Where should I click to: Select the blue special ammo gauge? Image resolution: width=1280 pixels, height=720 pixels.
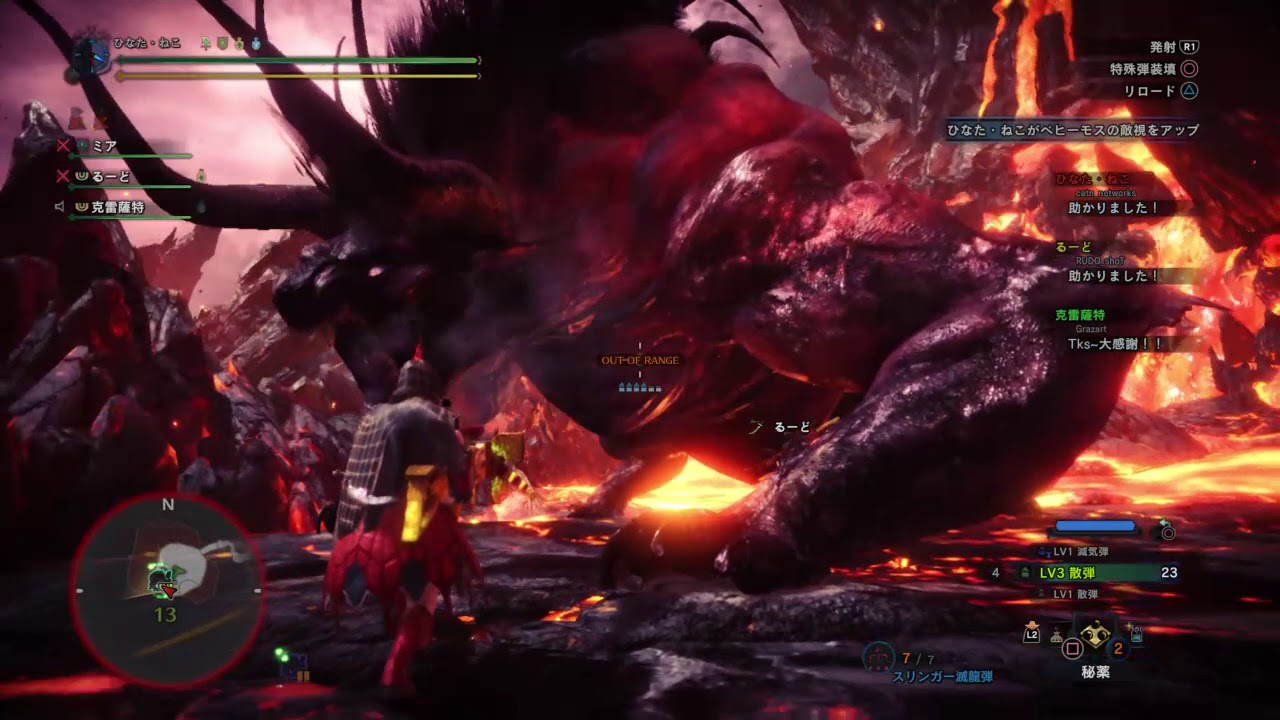pos(1096,525)
